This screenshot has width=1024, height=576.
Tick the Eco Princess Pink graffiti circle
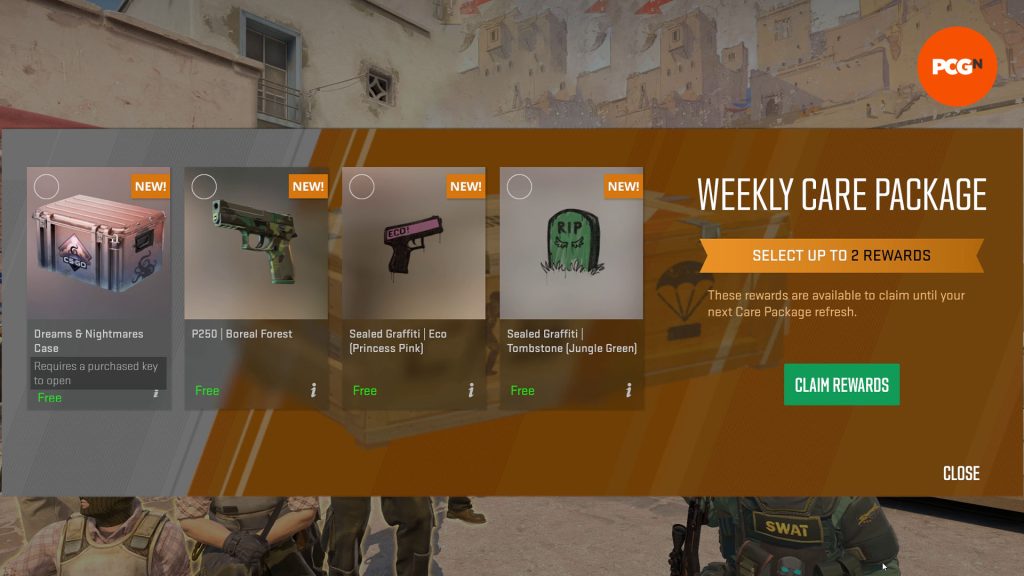click(x=362, y=187)
